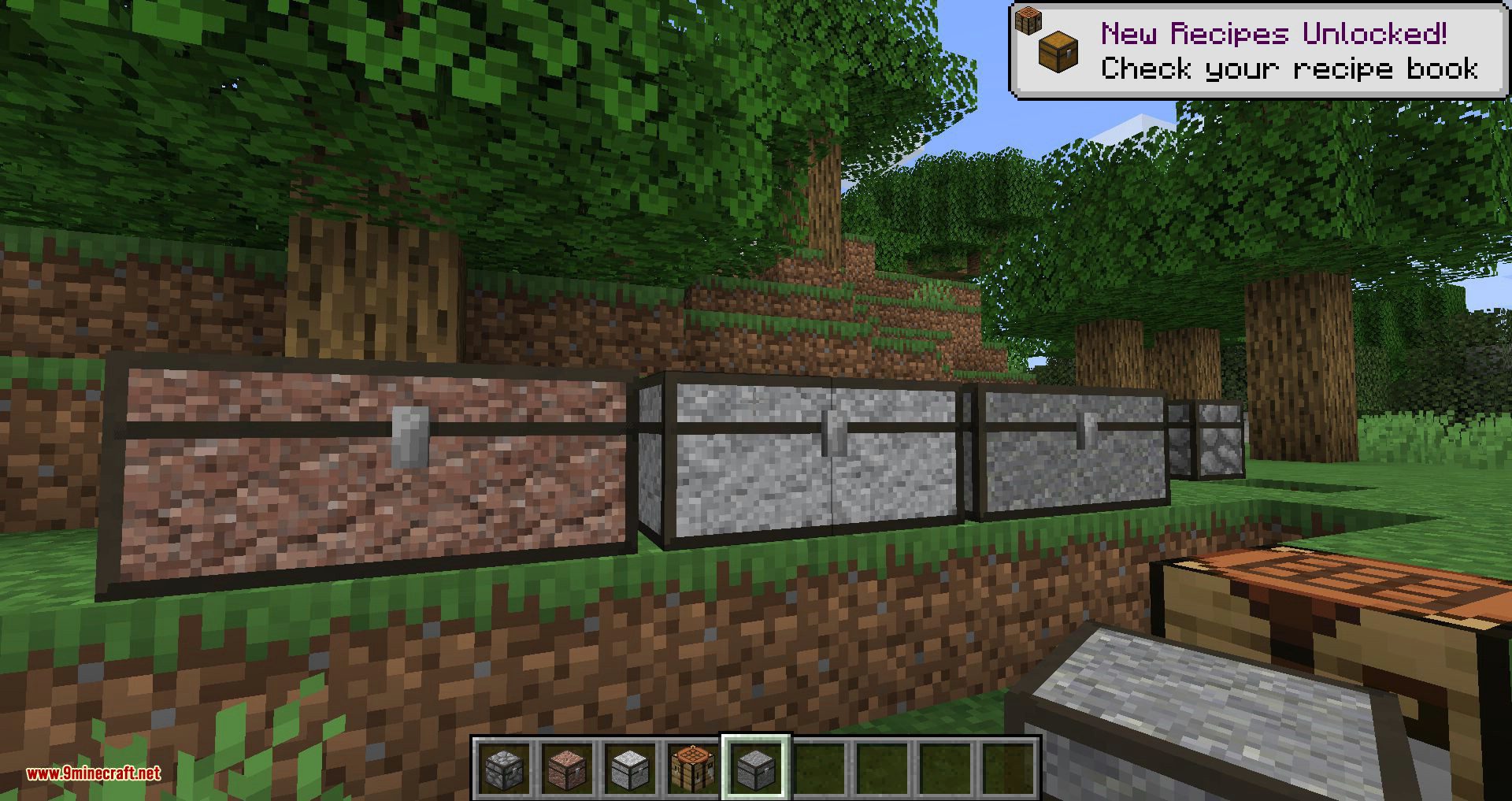1512x801 pixels.
Task: Click the New Recipes Unlocked title text
Action: click(x=1273, y=33)
